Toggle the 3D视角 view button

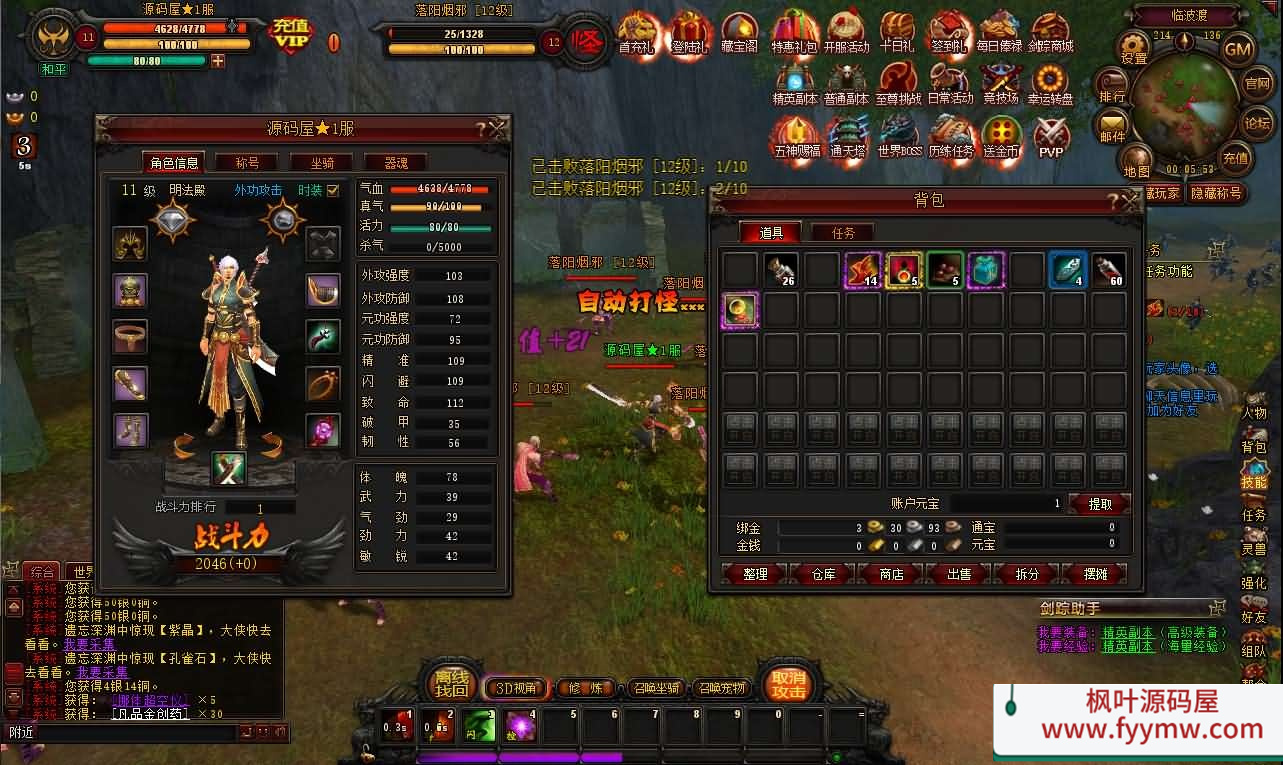point(517,688)
